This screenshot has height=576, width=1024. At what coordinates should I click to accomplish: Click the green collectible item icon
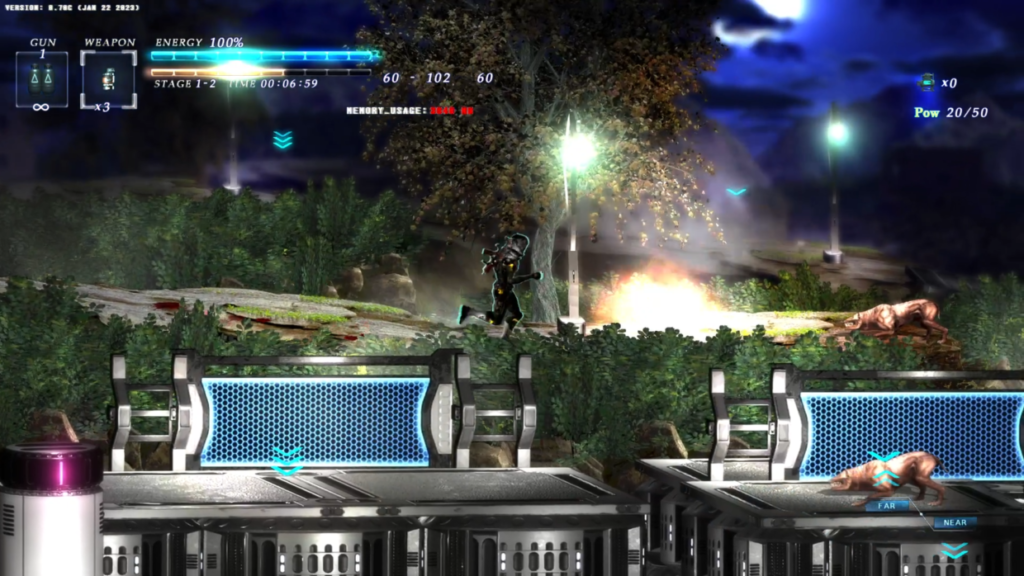[x=927, y=82]
